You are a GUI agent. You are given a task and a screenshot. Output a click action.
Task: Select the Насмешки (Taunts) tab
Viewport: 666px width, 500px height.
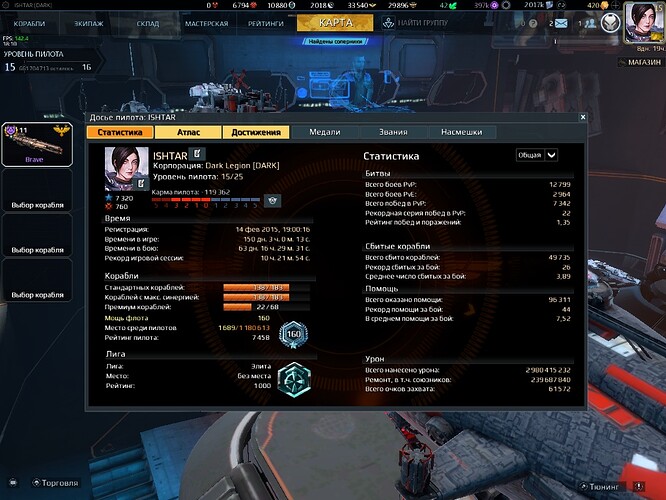coord(462,132)
